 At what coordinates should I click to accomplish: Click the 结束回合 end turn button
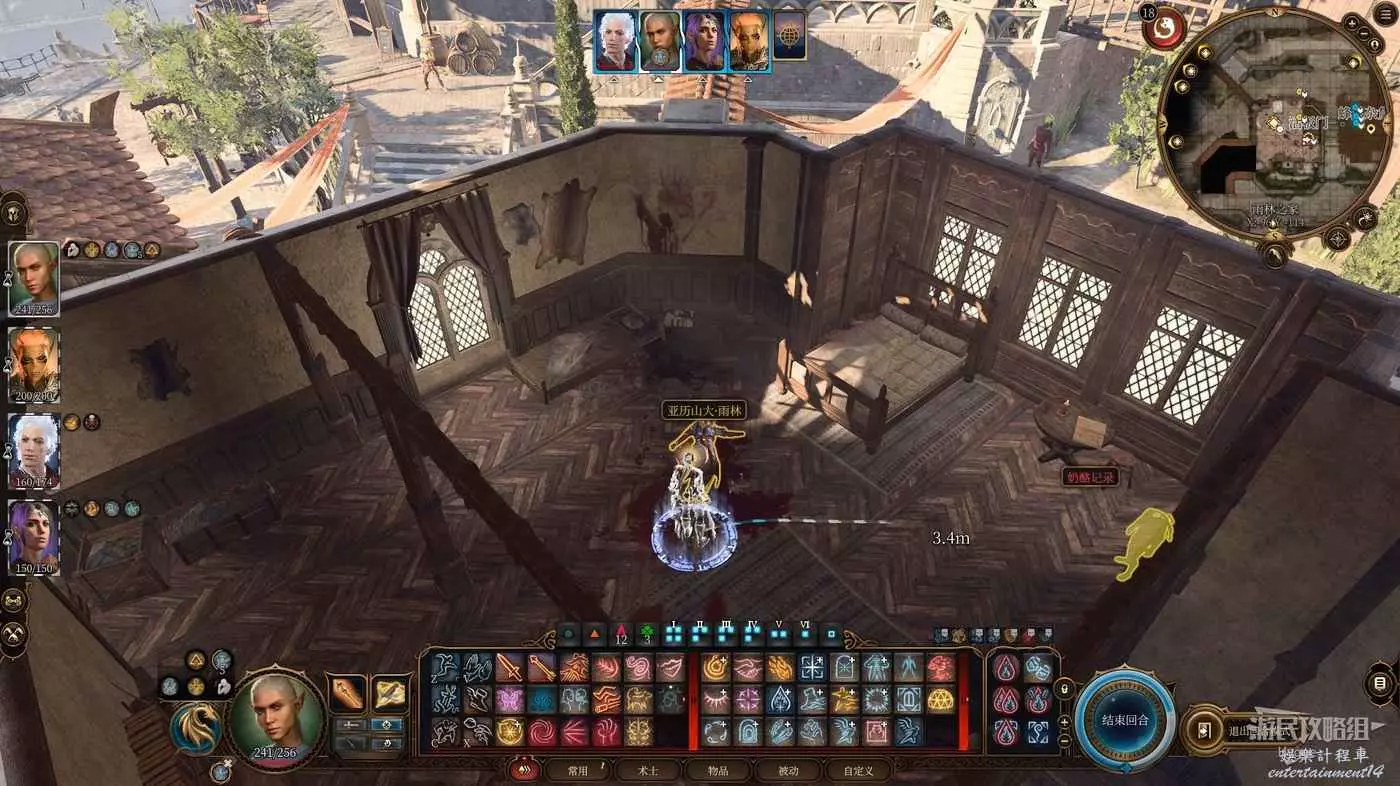click(1127, 720)
